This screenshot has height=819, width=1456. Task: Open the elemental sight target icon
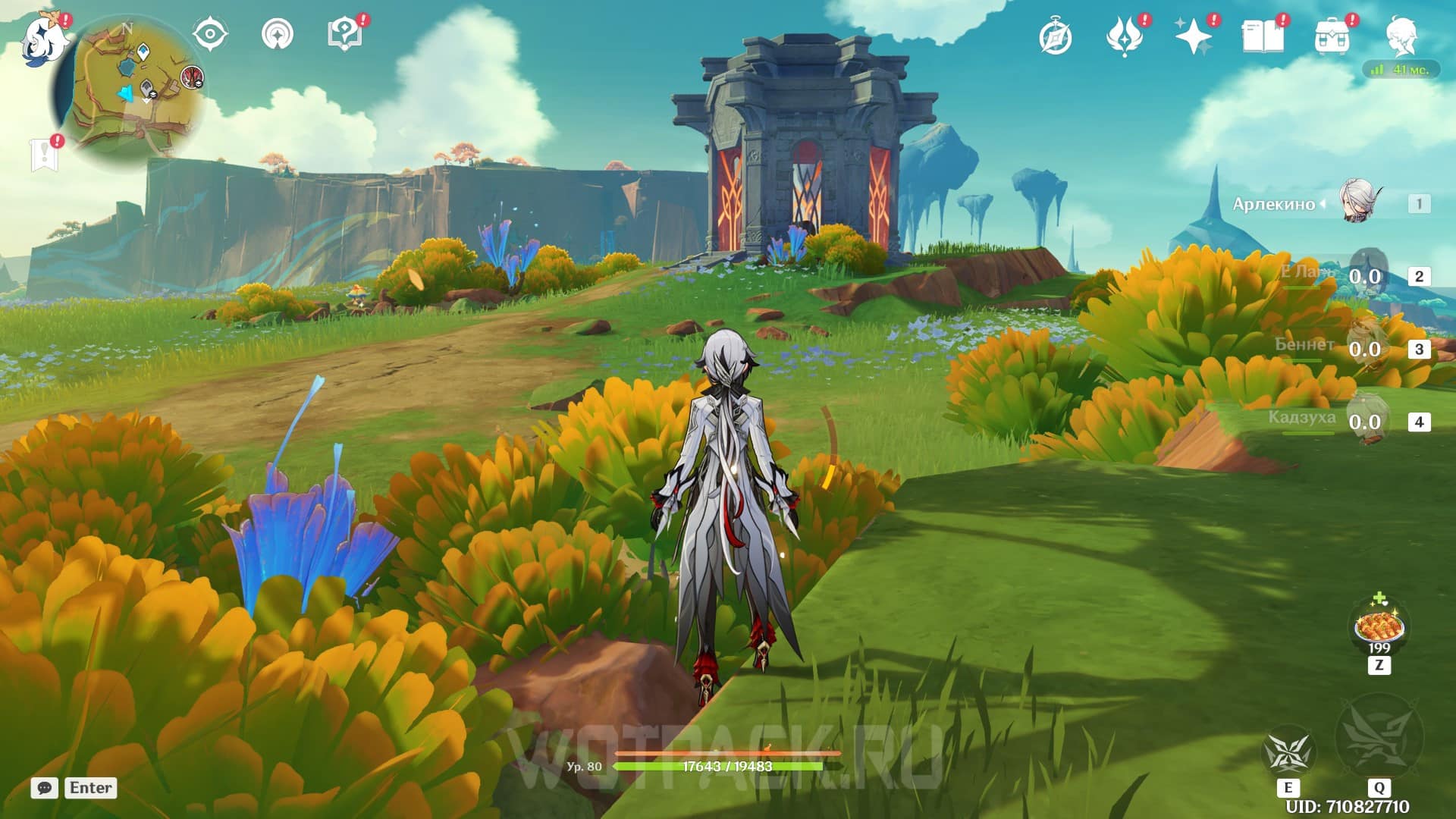pyautogui.click(x=210, y=35)
